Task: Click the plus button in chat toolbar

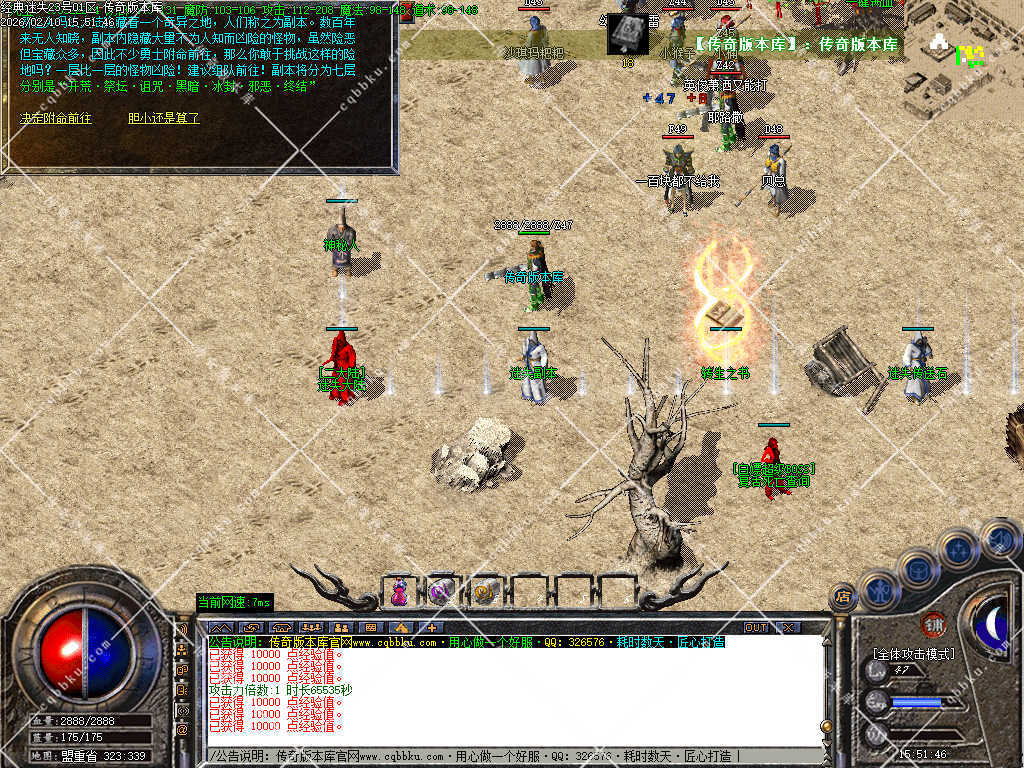Action: click(431, 627)
